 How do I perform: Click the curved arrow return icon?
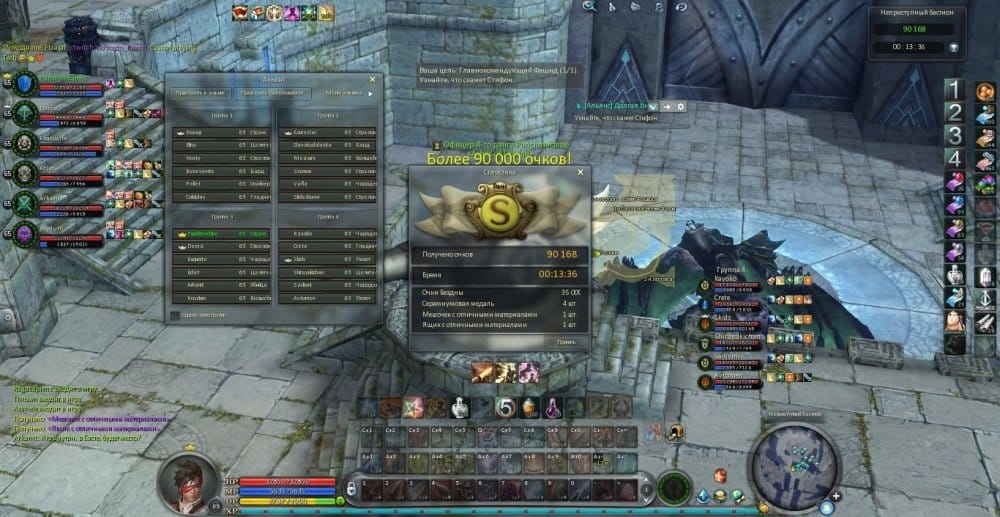tap(681, 7)
